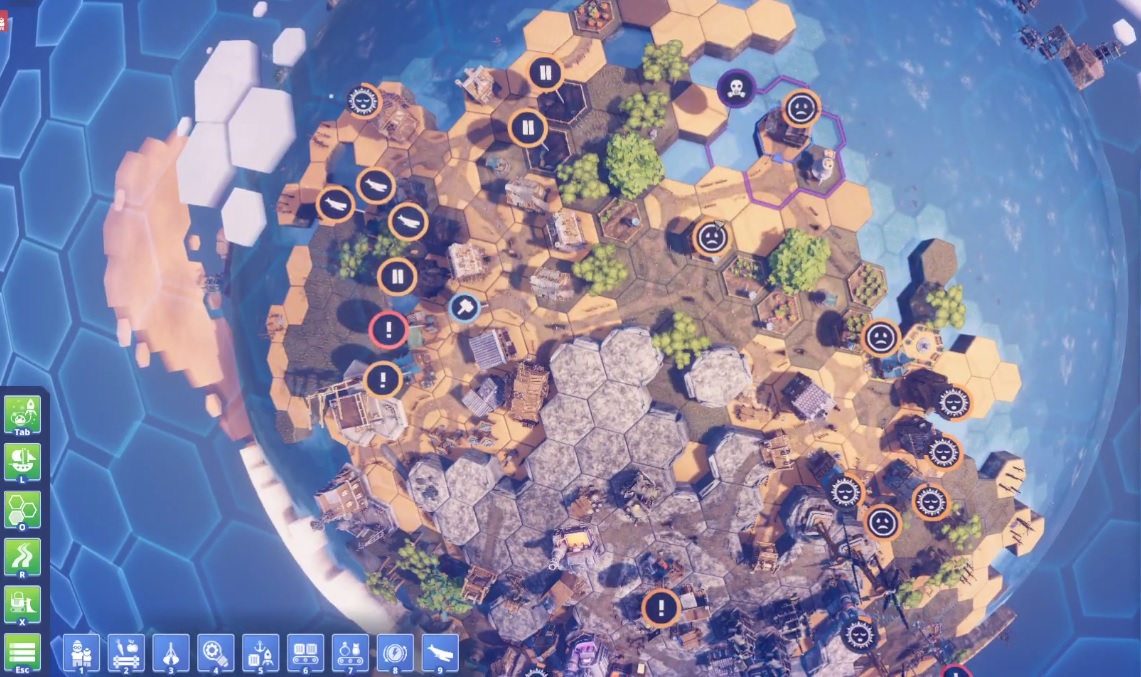The height and width of the screenshot is (677, 1141).
Task: Select the carrot and apple farming category
Action: click(126, 652)
